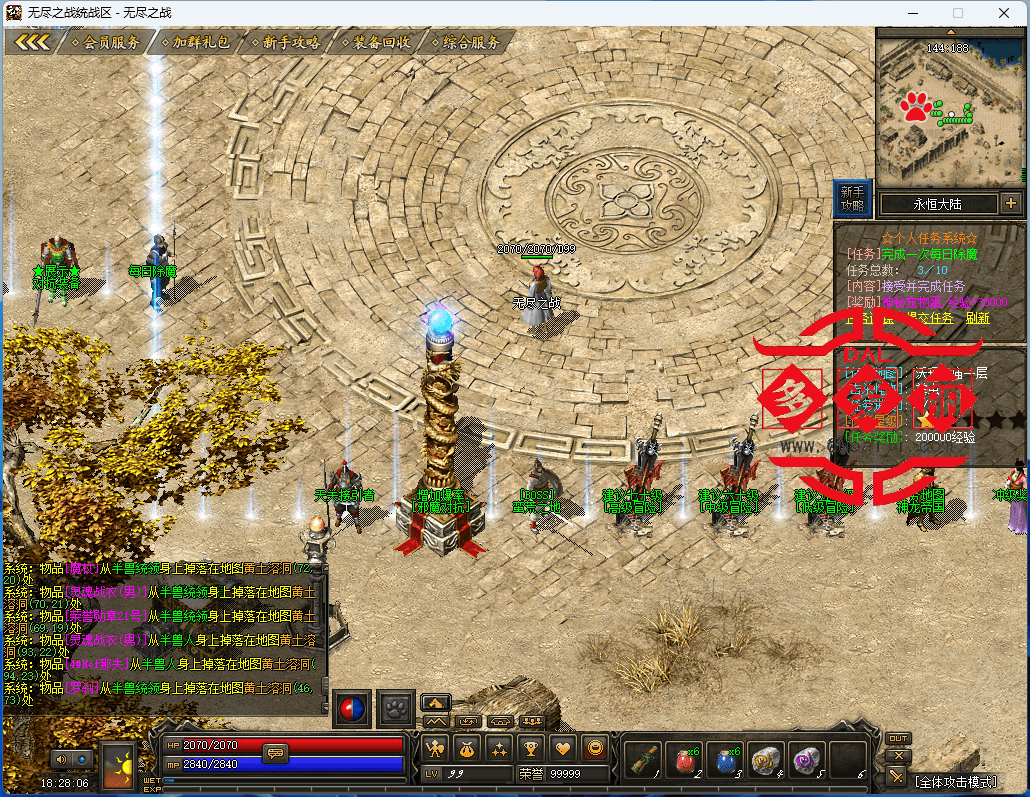Click the 刷新 refresh quest link
Viewport: 1030px width, 797px height.
pos(977,318)
